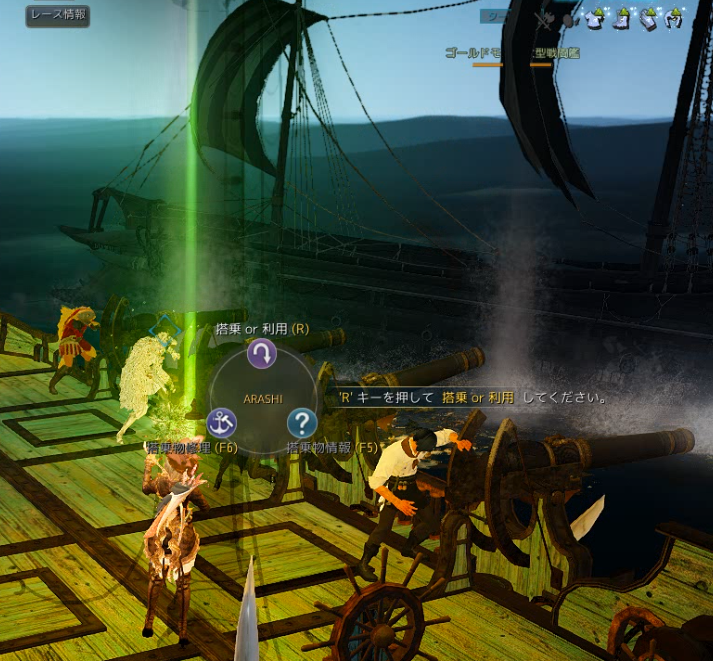The image size is (713, 661).
Task: Select the purple board-or-use arrow icon
Action: pyautogui.click(x=261, y=353)
